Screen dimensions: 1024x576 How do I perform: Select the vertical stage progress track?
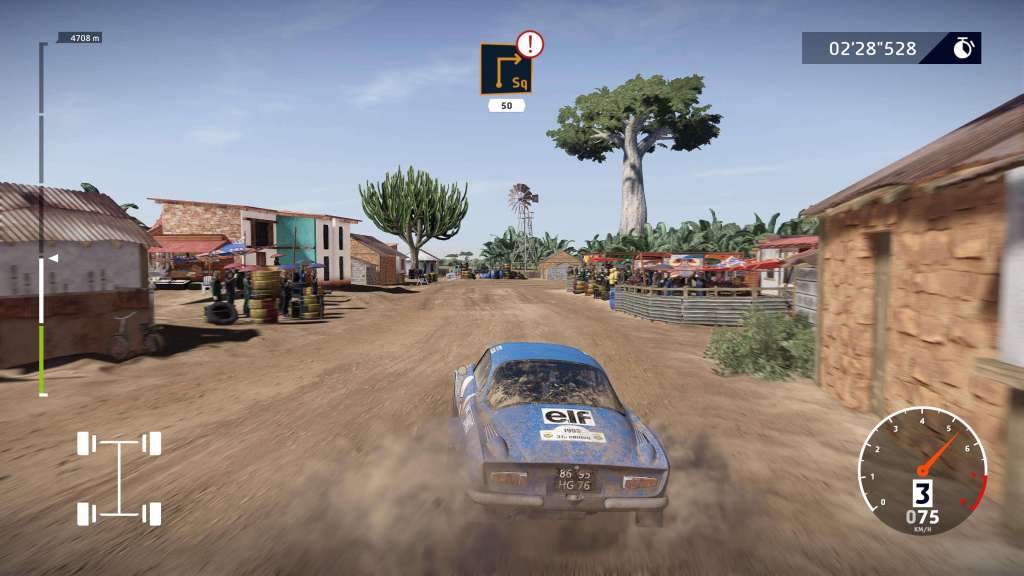(x=42, y=220)
